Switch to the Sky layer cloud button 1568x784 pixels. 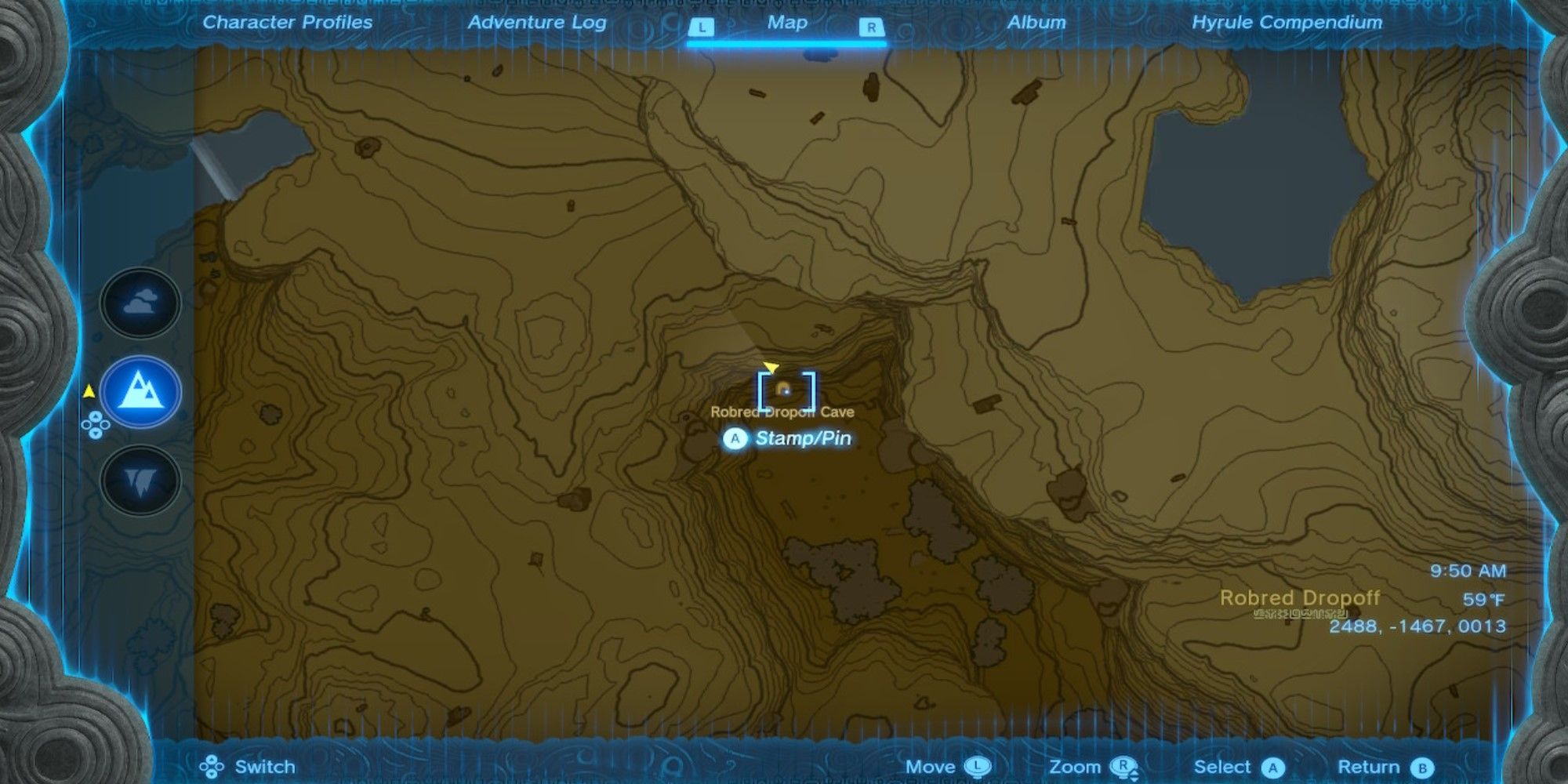click(138, 303)
